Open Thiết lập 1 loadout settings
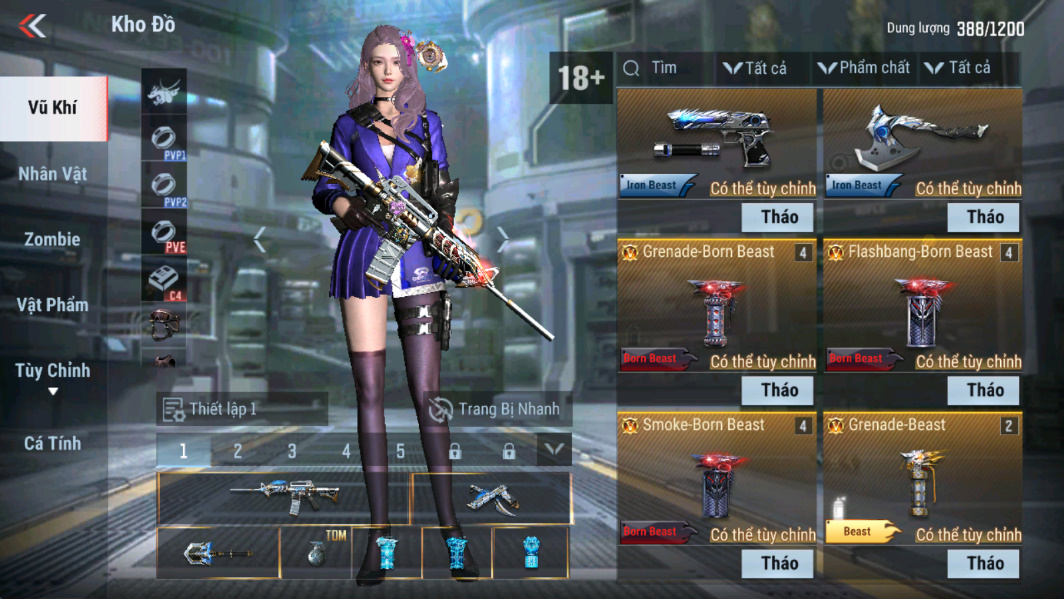1064x599 pixels. coord(241,409)
